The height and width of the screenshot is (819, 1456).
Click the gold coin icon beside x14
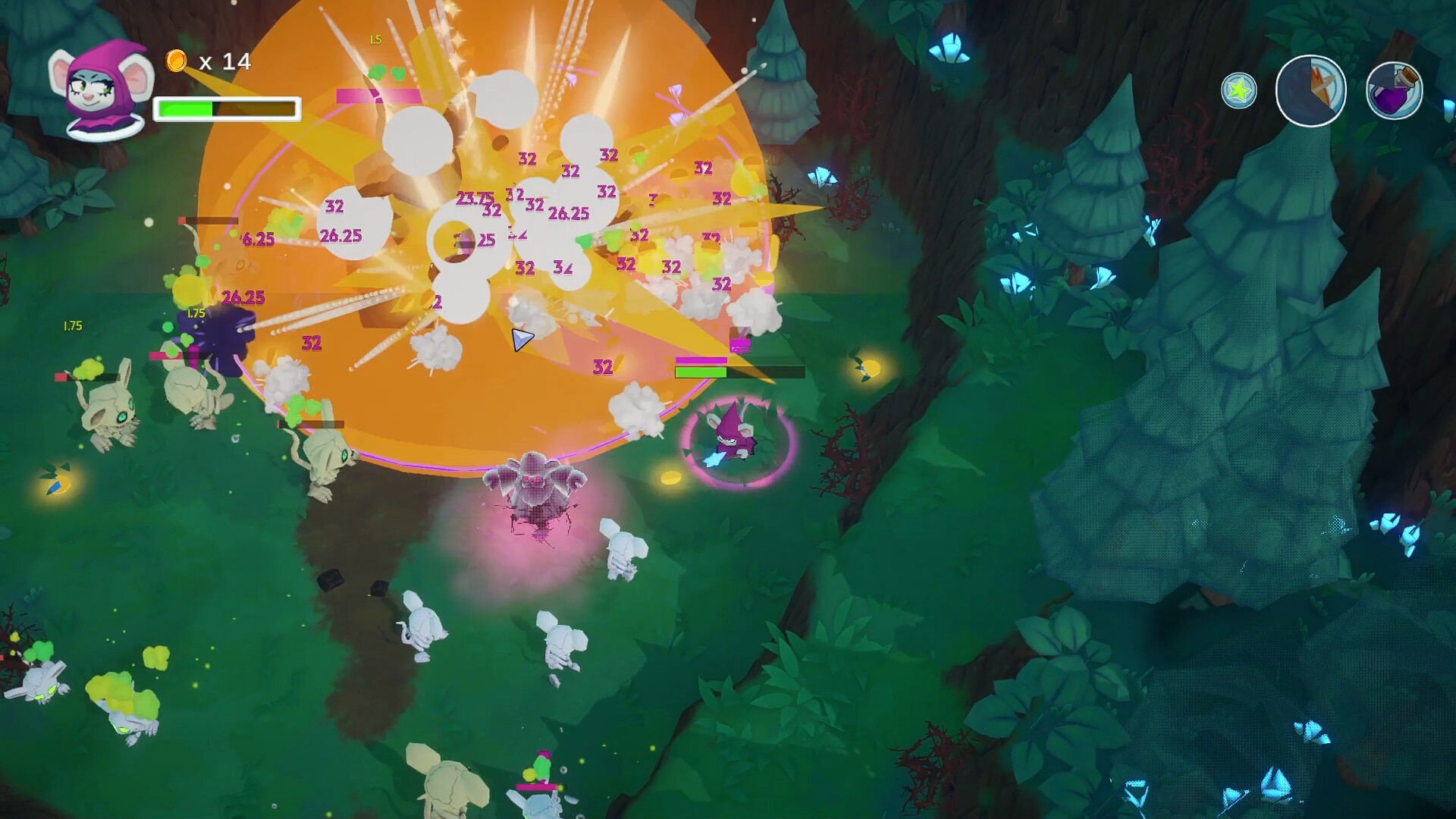coord(176,61)
